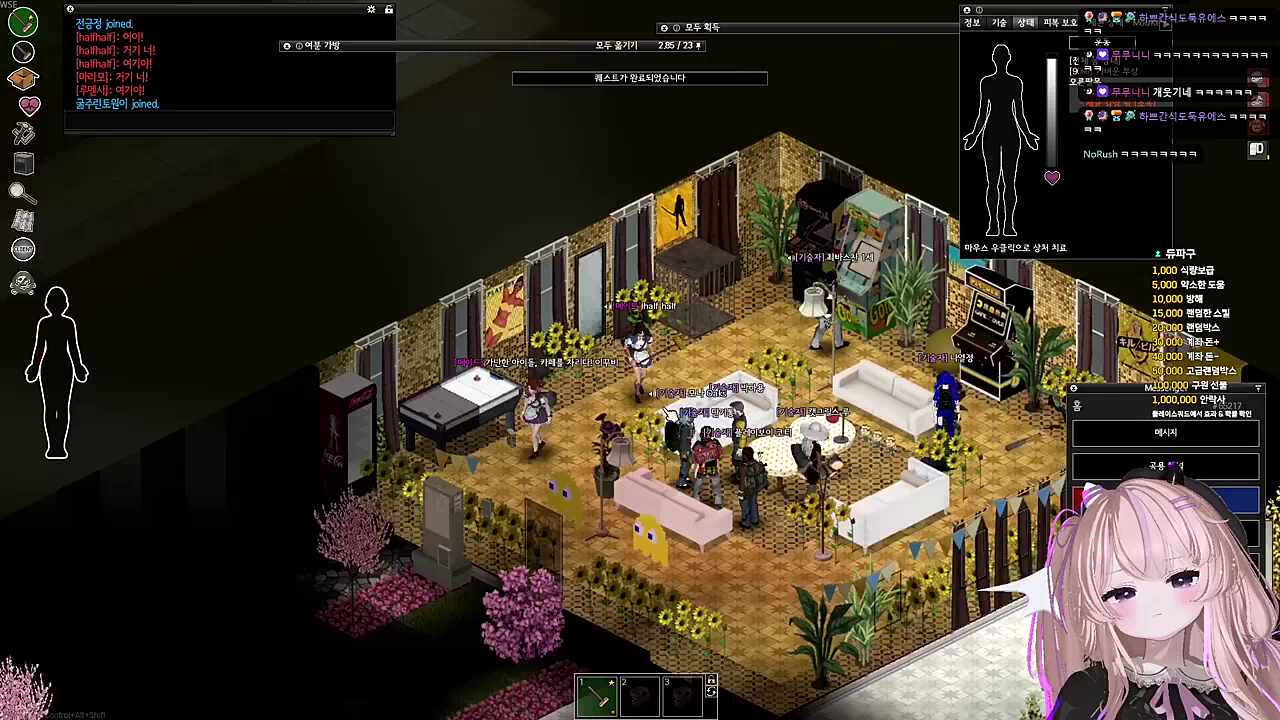Screen dimensions: 1280x720
Task: Select the primary weapon icon in the sidebar
Action: click(23, 21)
